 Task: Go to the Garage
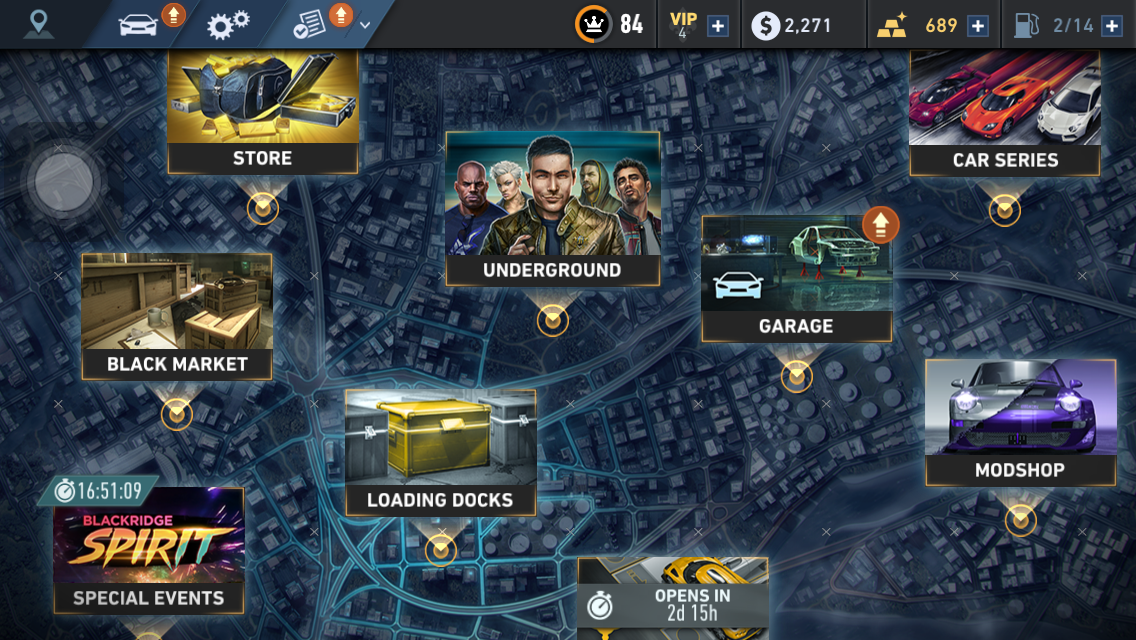pos(796,280)
